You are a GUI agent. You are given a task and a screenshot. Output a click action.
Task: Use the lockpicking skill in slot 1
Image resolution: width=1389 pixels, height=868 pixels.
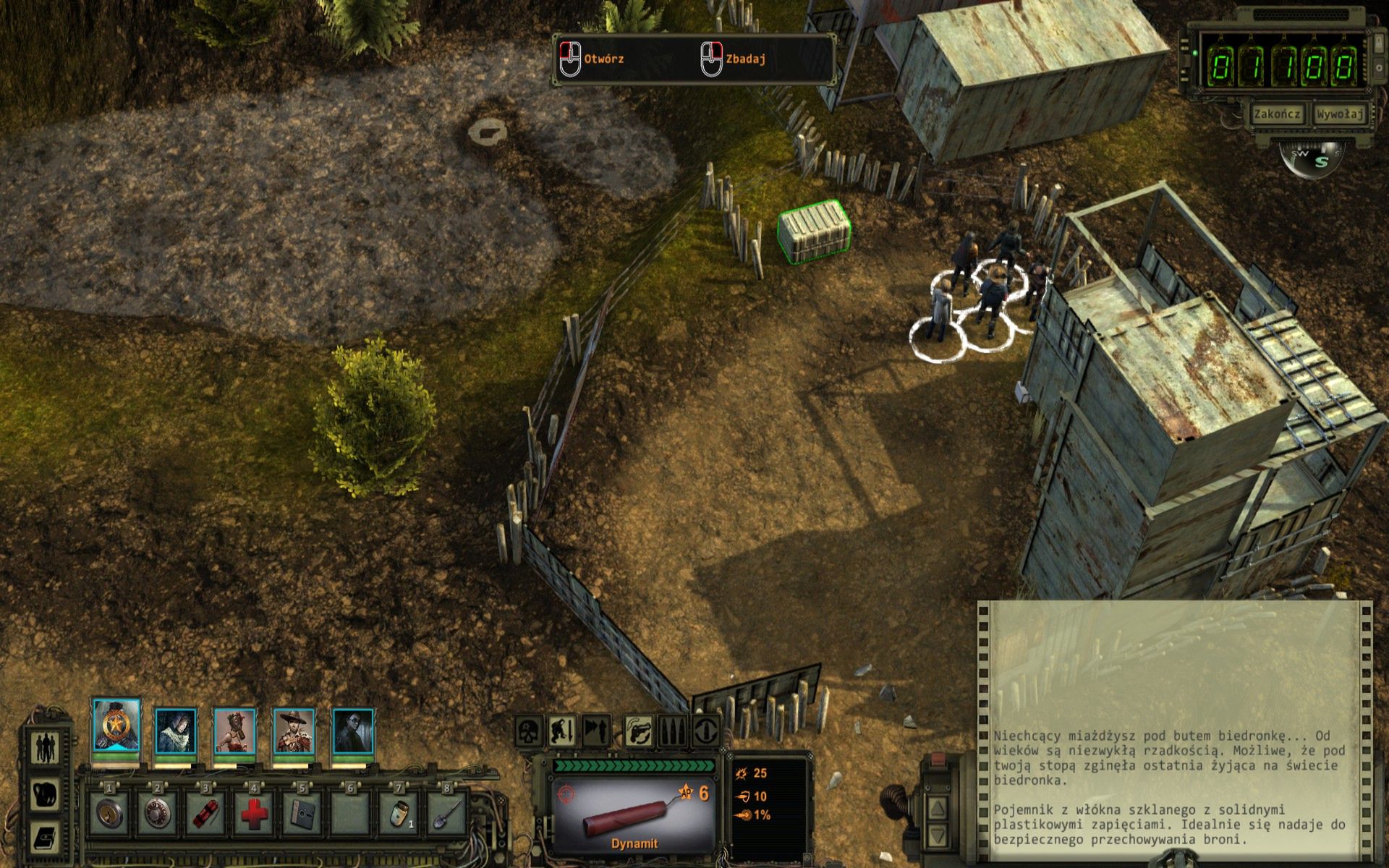(110, 813)
